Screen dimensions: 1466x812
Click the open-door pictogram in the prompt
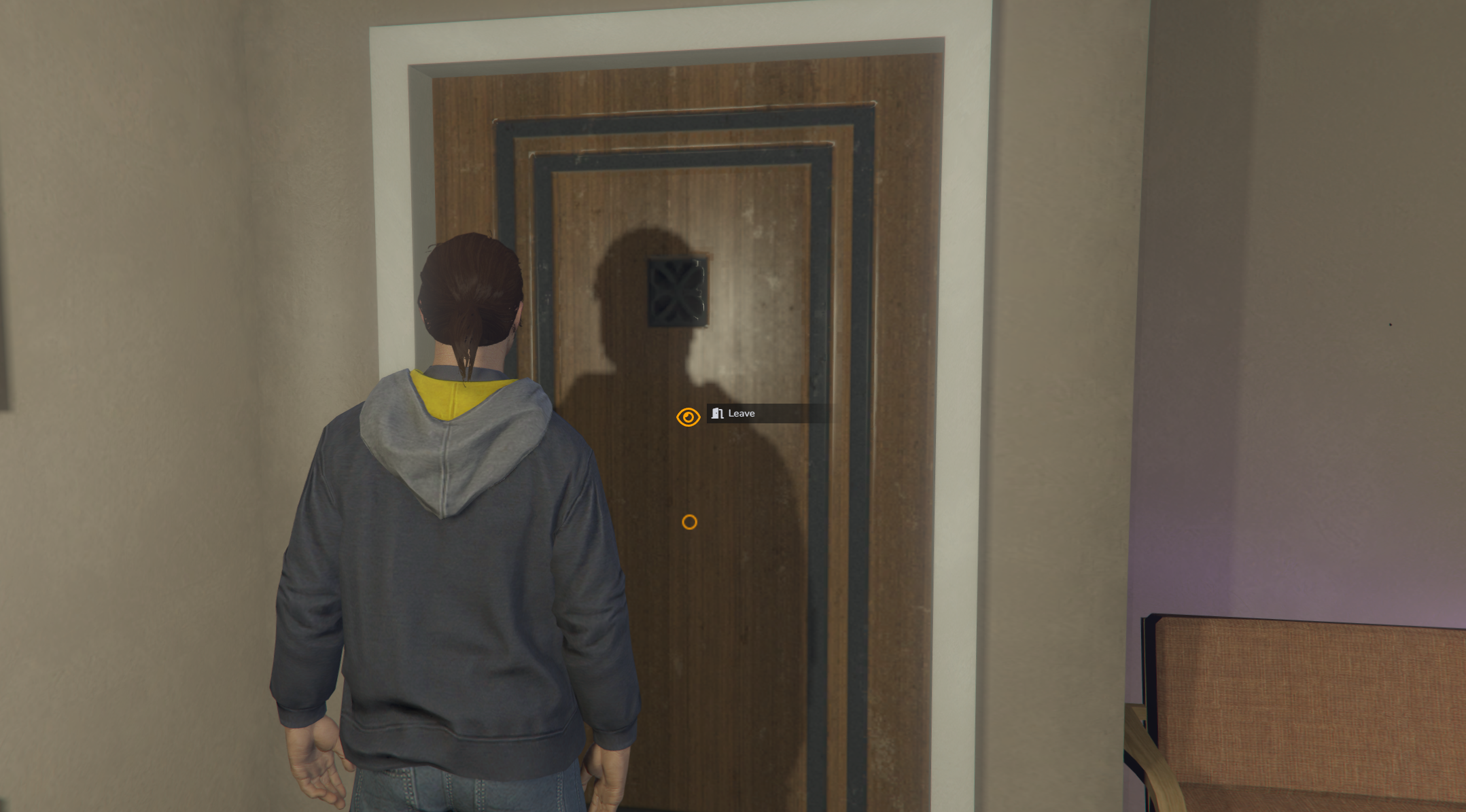[717, 413]
